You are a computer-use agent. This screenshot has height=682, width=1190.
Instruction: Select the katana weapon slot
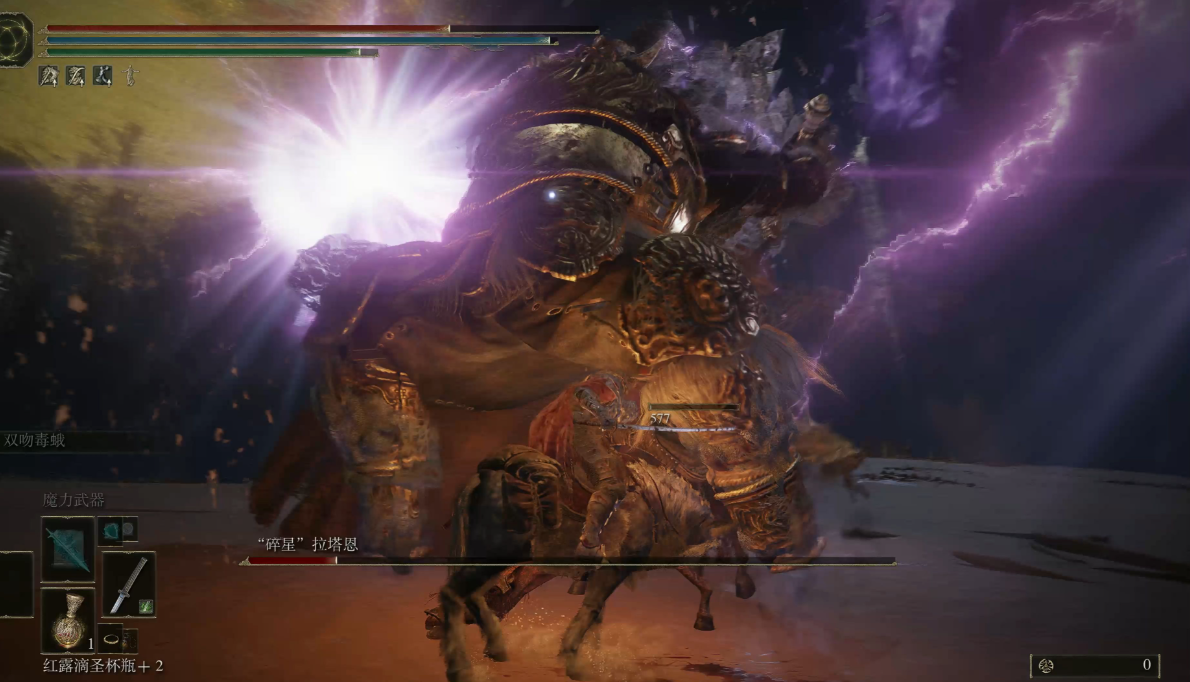[x=128, y=584]
